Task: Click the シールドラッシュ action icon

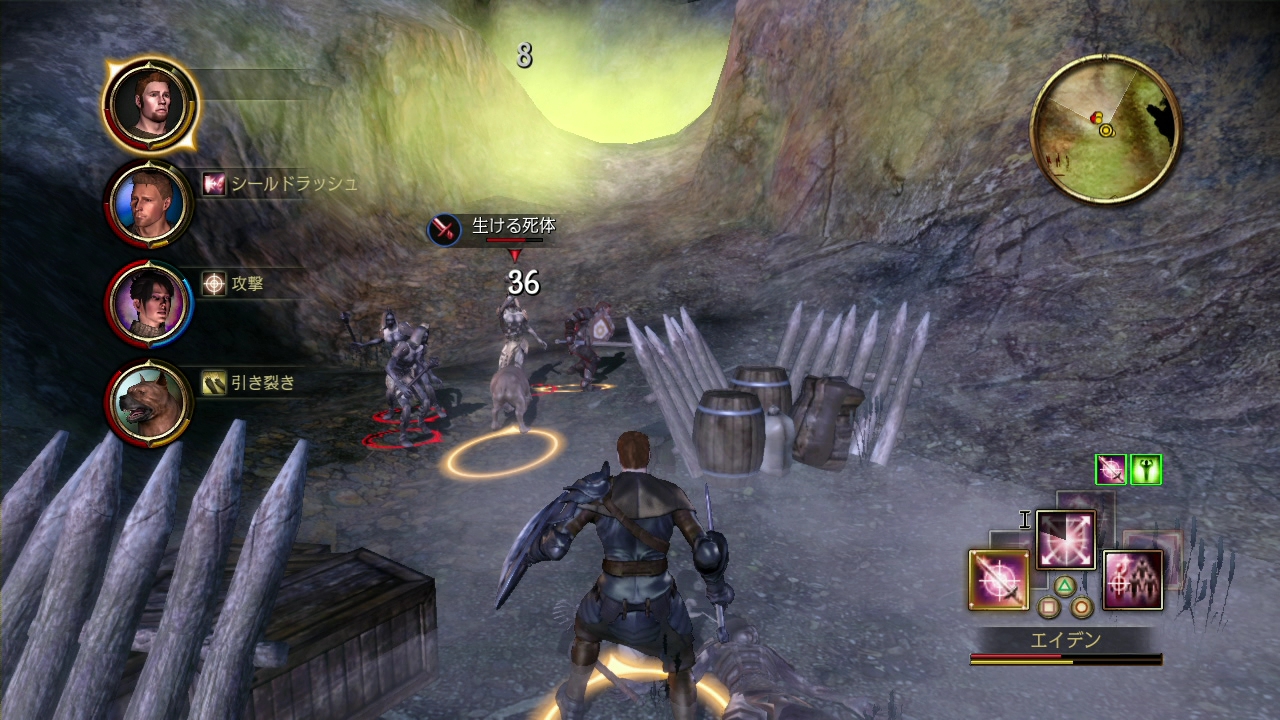Action: pos(214,184)
